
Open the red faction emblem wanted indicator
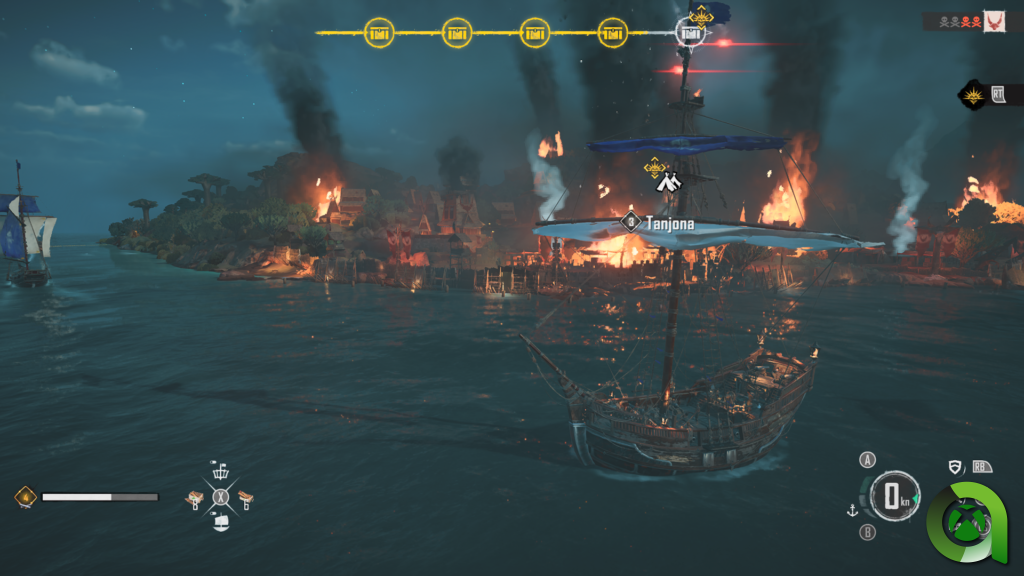[994, 21]
